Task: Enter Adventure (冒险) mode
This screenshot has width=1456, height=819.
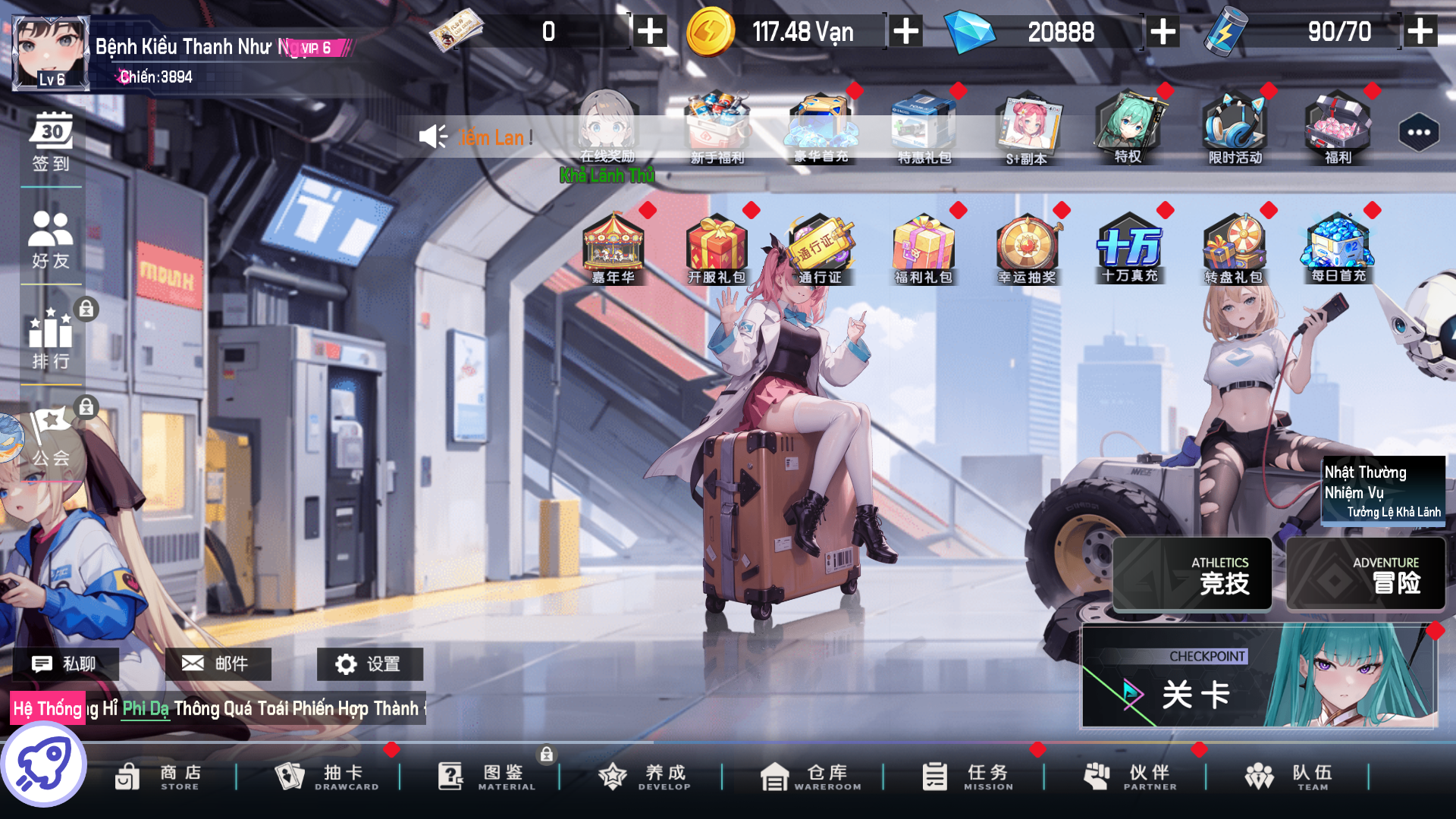Action: tap(1364, 574)
